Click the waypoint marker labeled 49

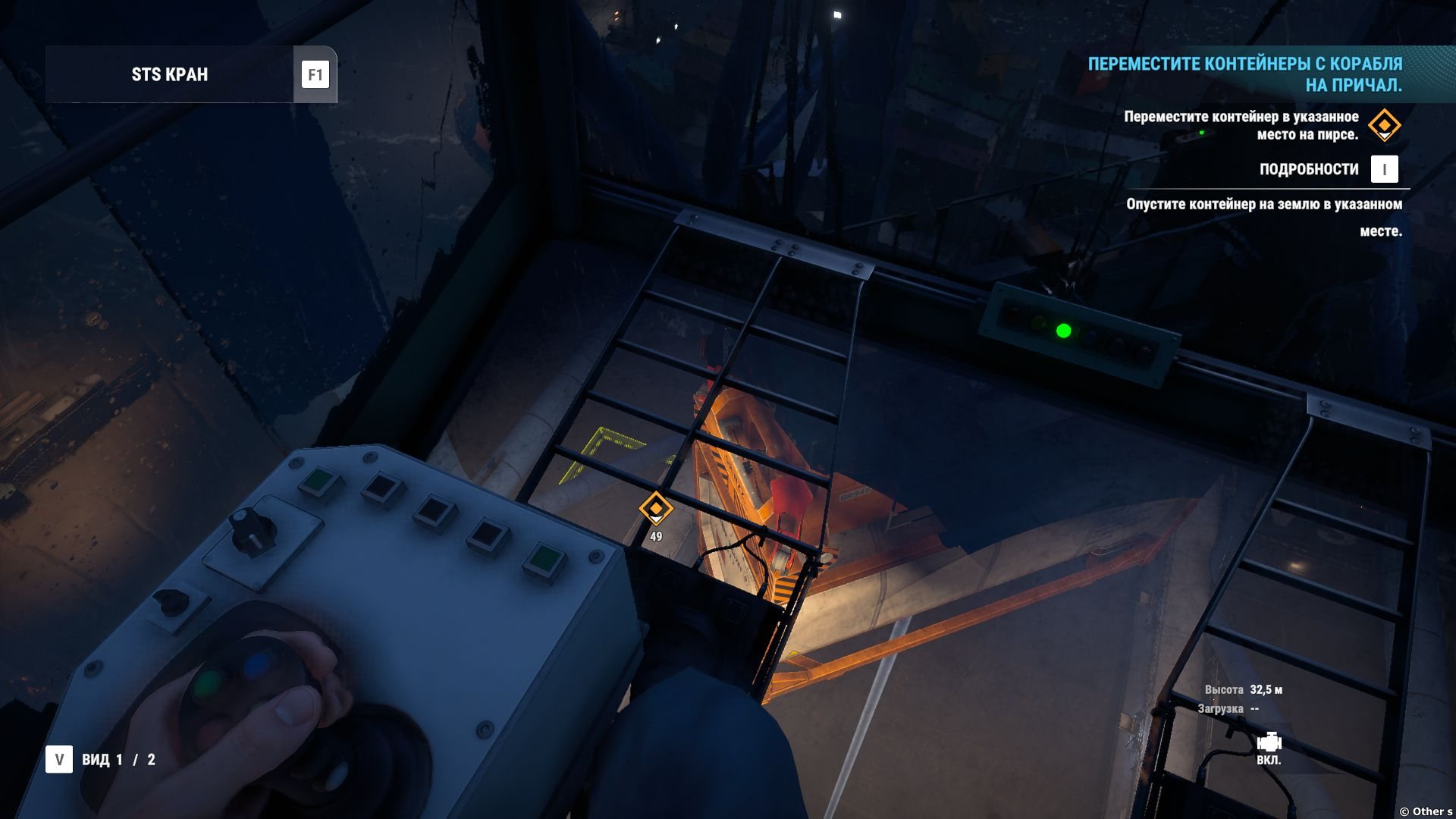click(x=656, y=508)
